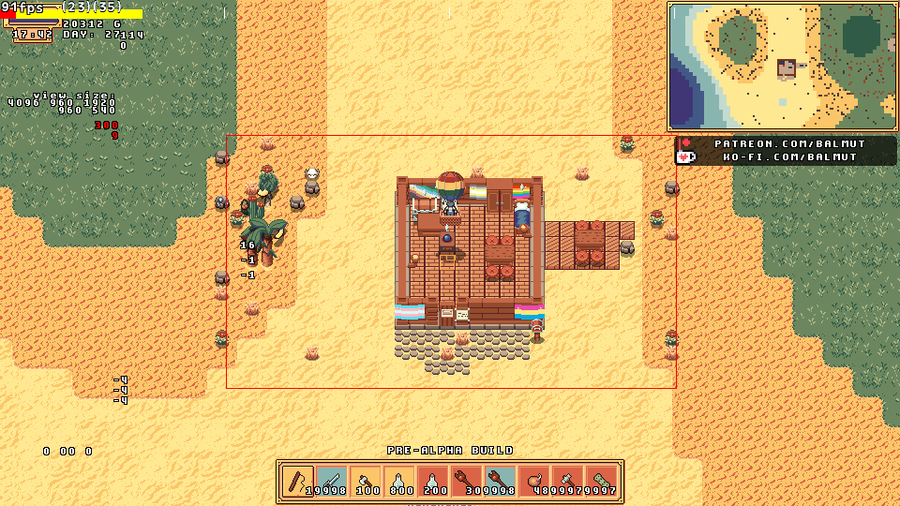Click the island minimap
The height and width of the screenshot is (506, 900).
point(782,66)
